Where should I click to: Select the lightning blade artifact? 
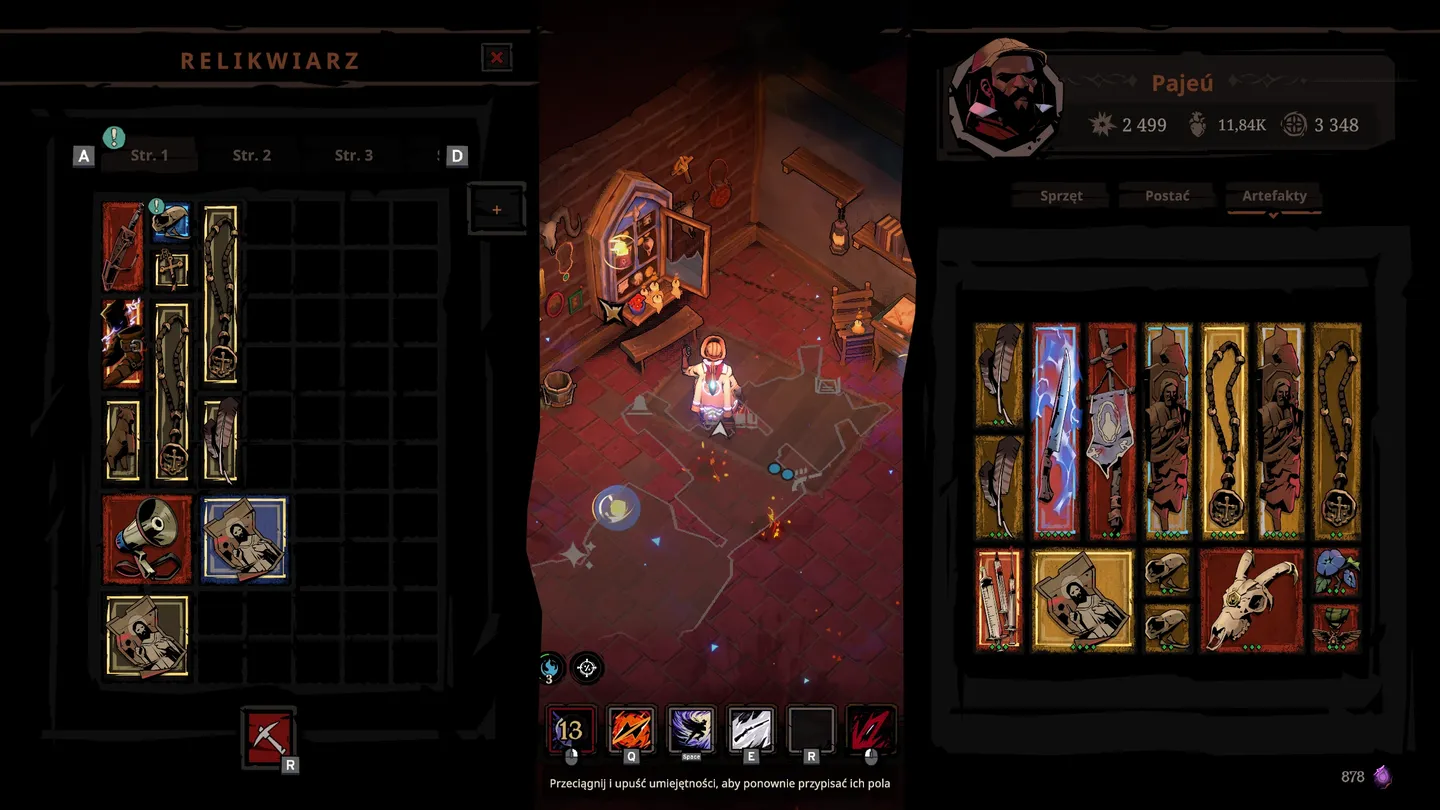coord(1055,430)
